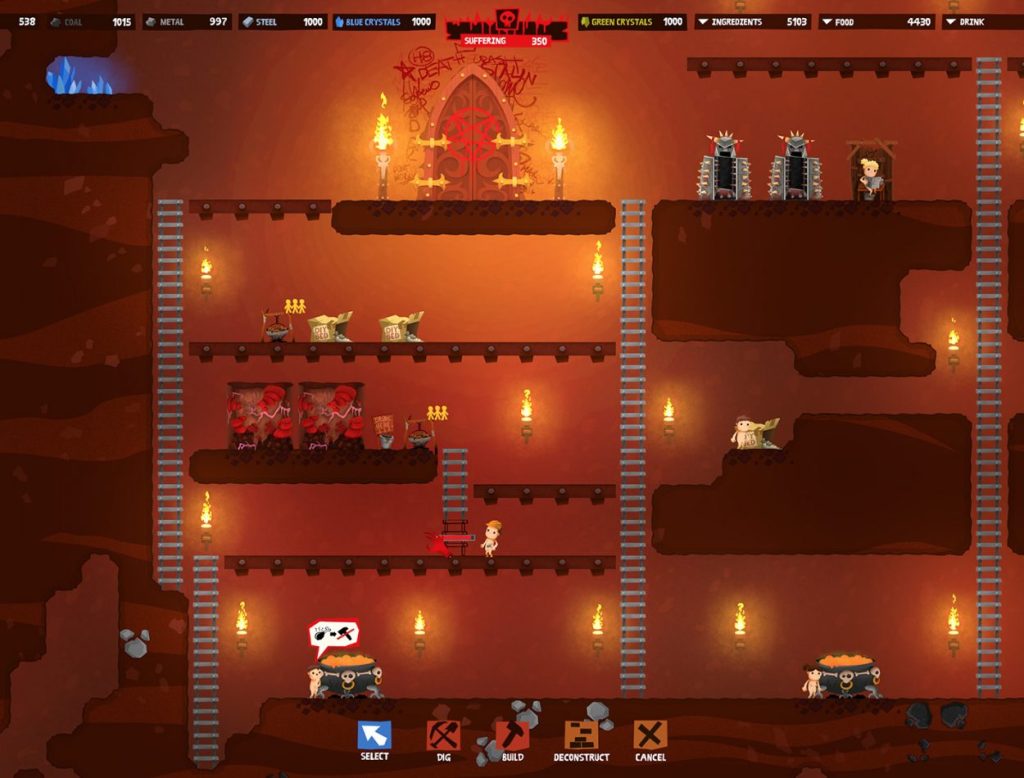Expand the Ingredients resource dropdown
This screenshot has width=1024, height=778.
pos(702,21)
